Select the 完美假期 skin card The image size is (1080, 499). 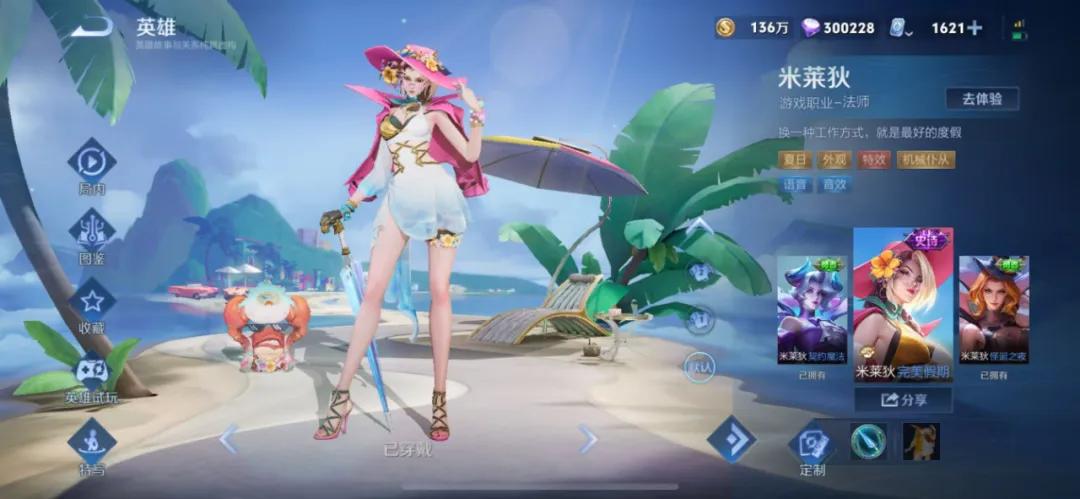(903, 305)
